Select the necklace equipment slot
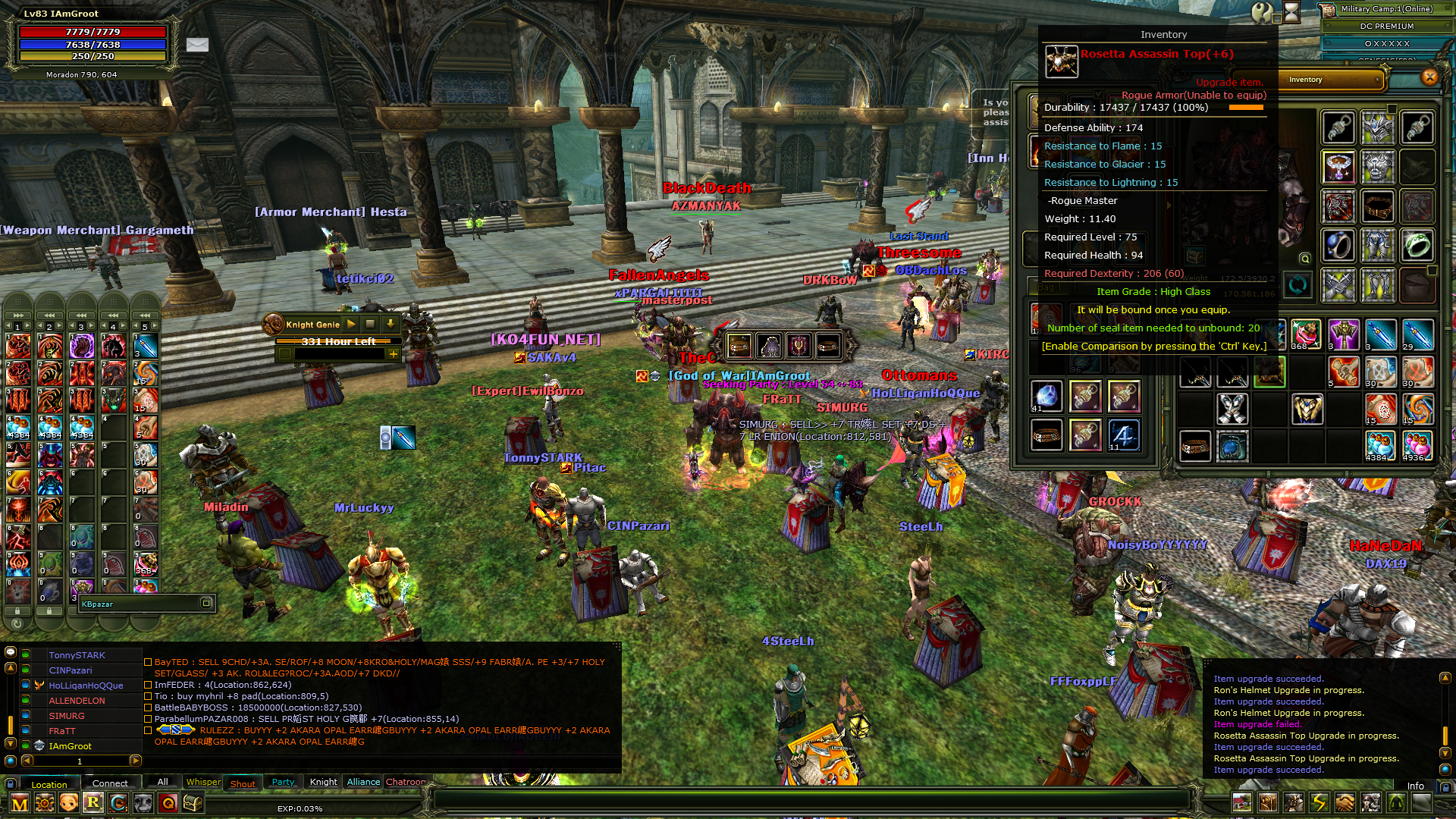 (1338, 167)
